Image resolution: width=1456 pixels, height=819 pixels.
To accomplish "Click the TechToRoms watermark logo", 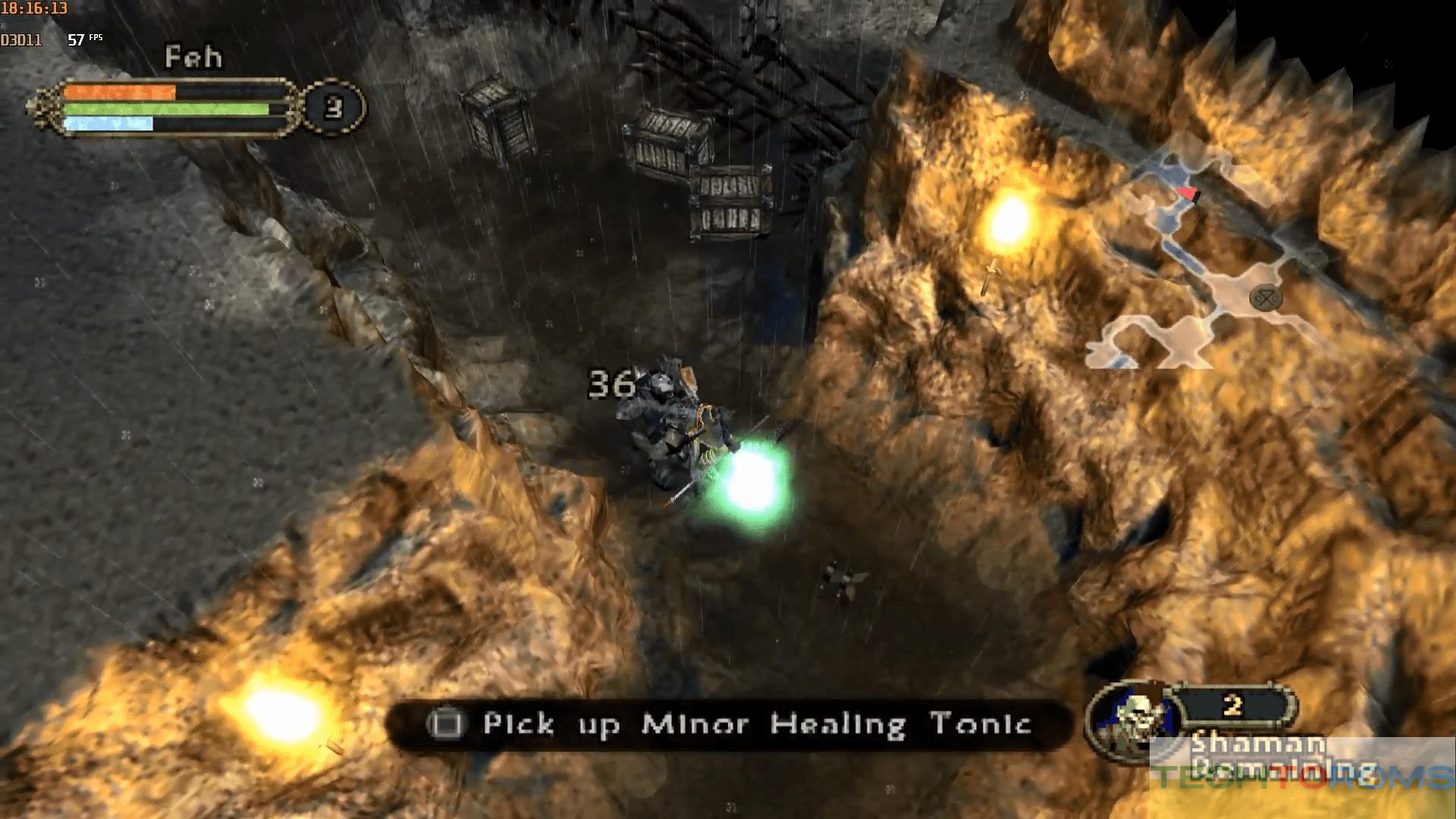I will [1302, 777].
